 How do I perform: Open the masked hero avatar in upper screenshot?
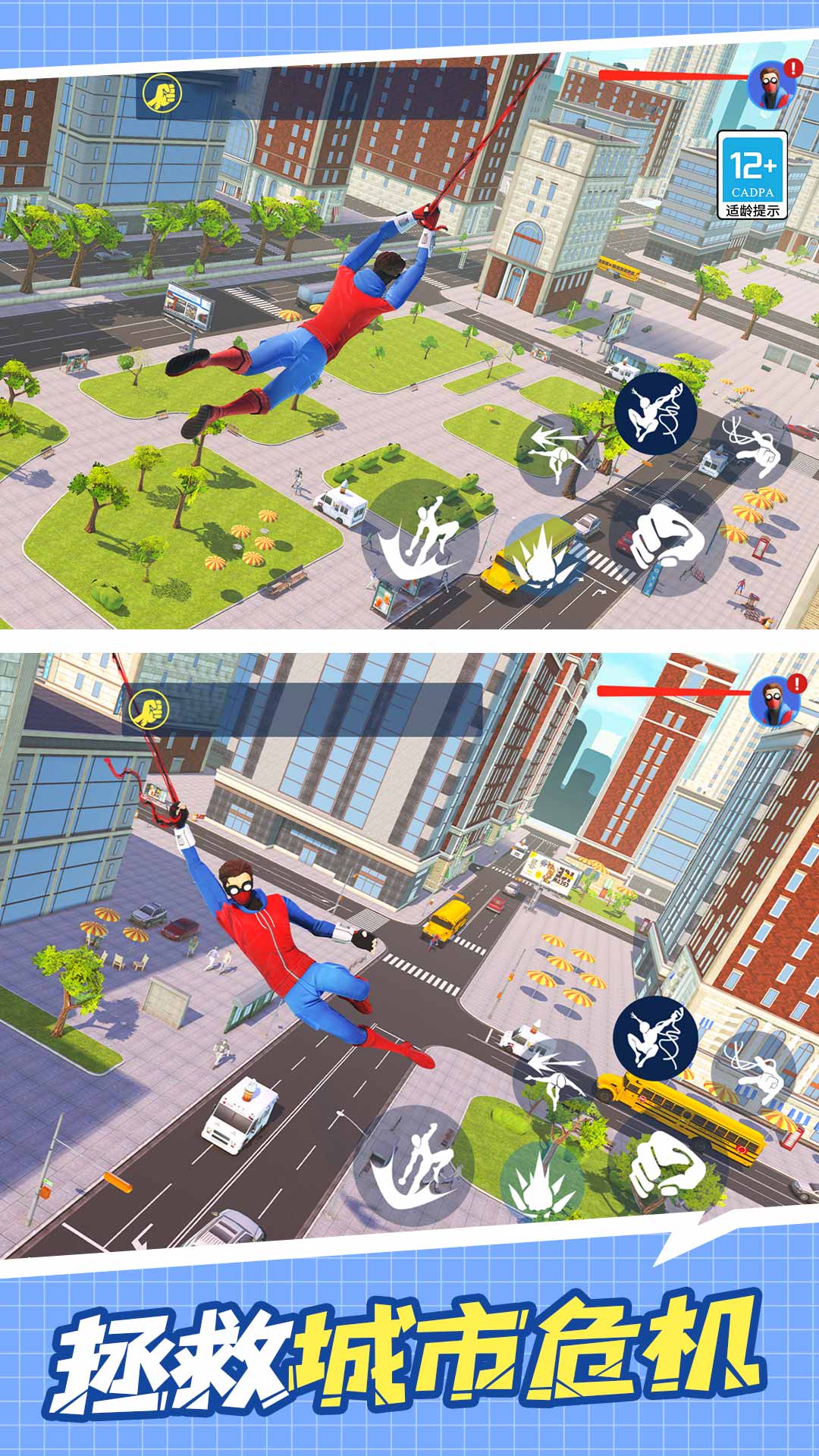tap(770, 86)
